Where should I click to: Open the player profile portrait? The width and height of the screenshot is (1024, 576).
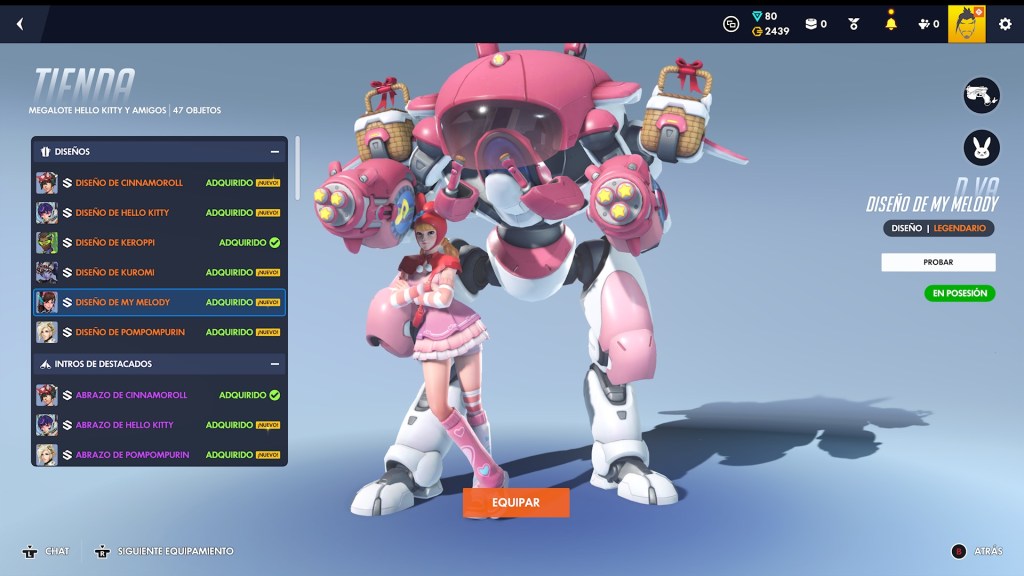[966, 24]
